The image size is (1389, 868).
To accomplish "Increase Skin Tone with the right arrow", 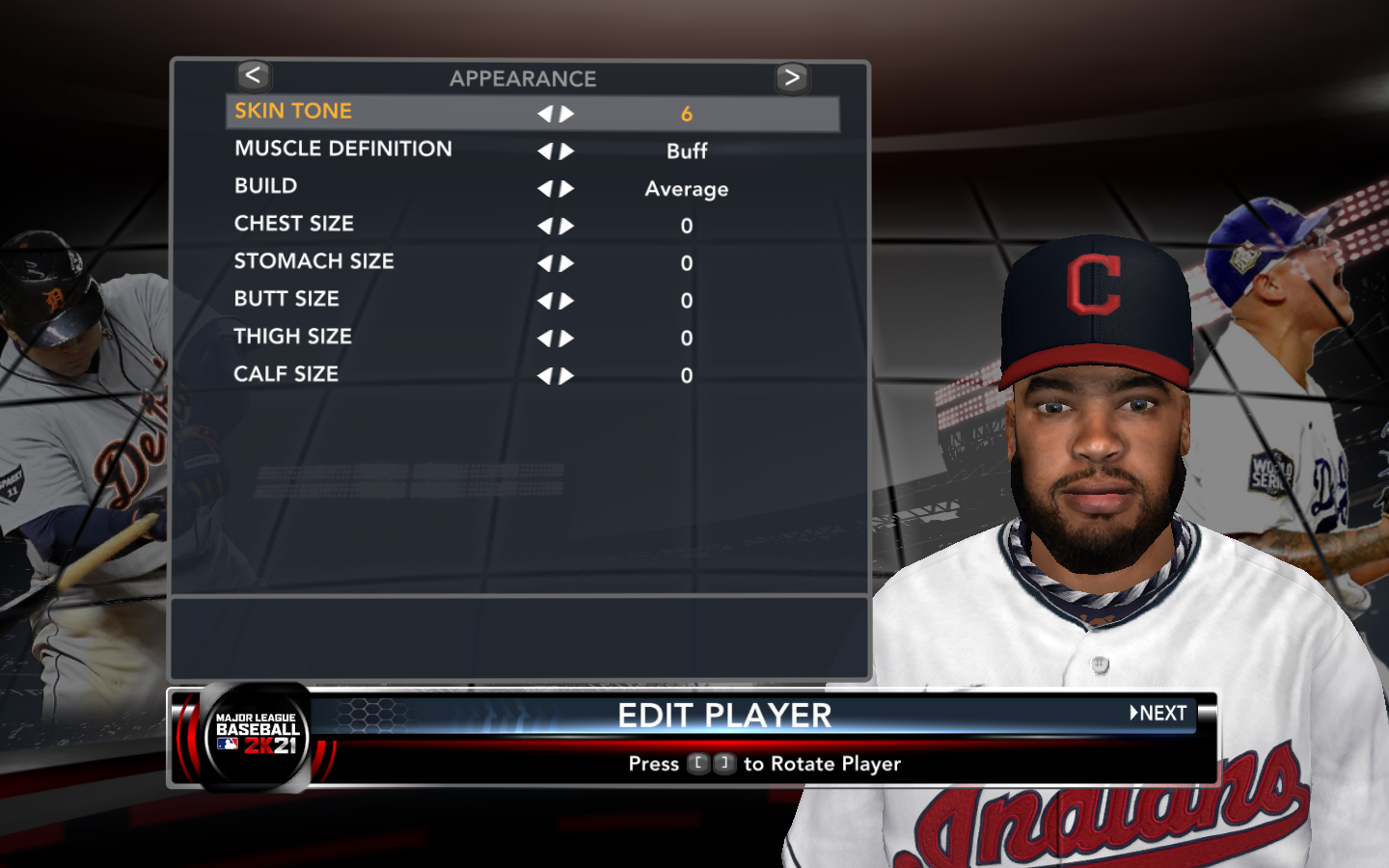I will point(567,114).
